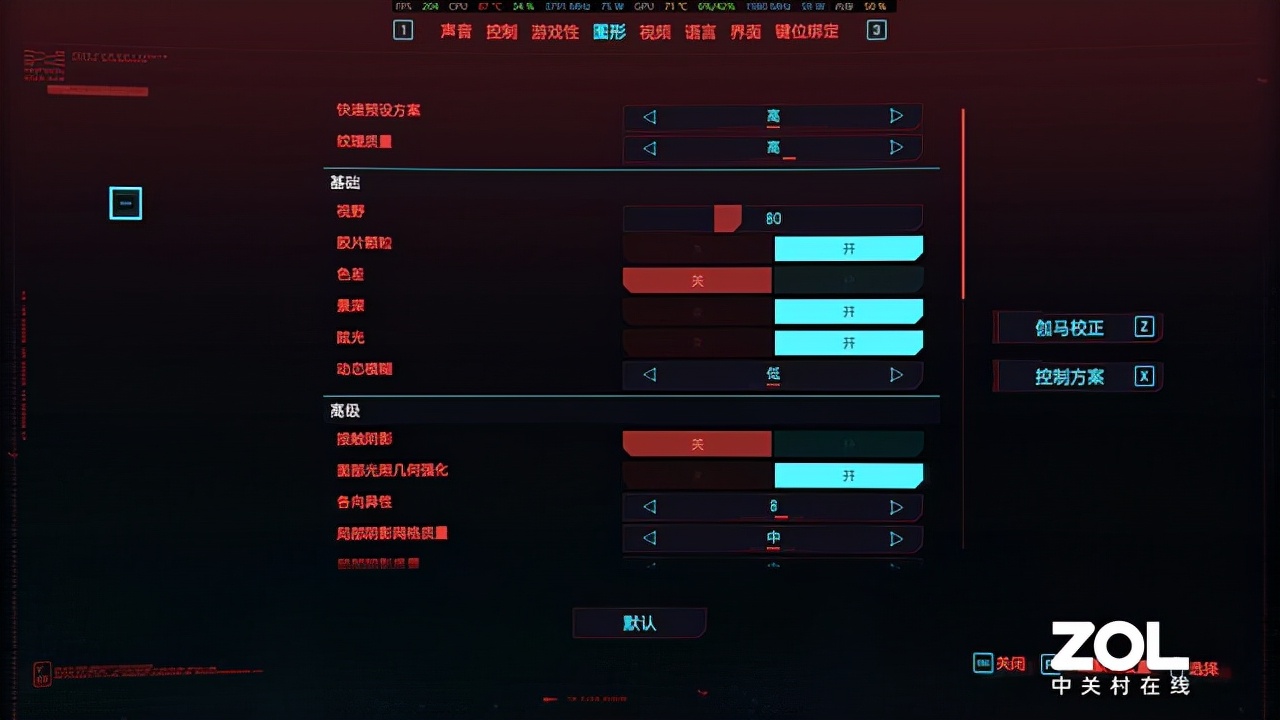The height and width of the screenshot is (720, 1280).
Task: Click 关闭 close at the bottom right
Action: coord(1010,663)
